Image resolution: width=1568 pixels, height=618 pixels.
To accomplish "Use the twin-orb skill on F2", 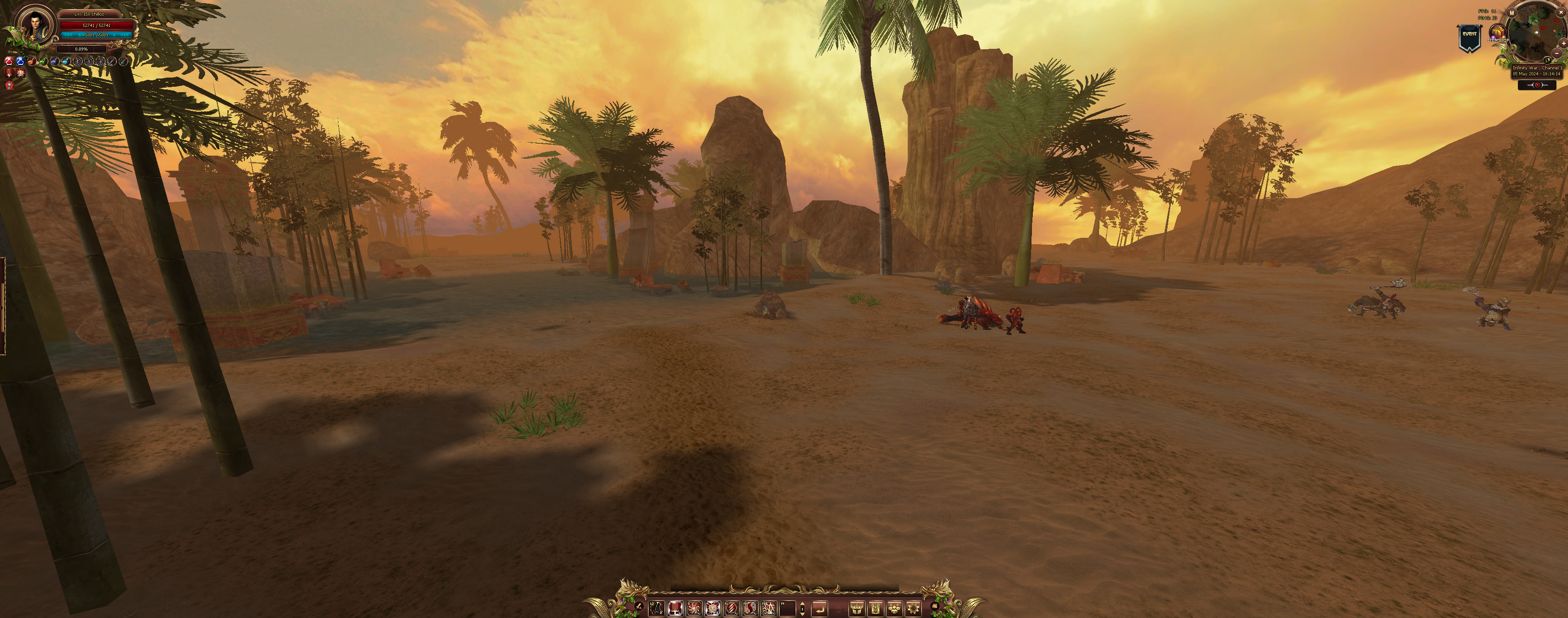I will [751, 608].
